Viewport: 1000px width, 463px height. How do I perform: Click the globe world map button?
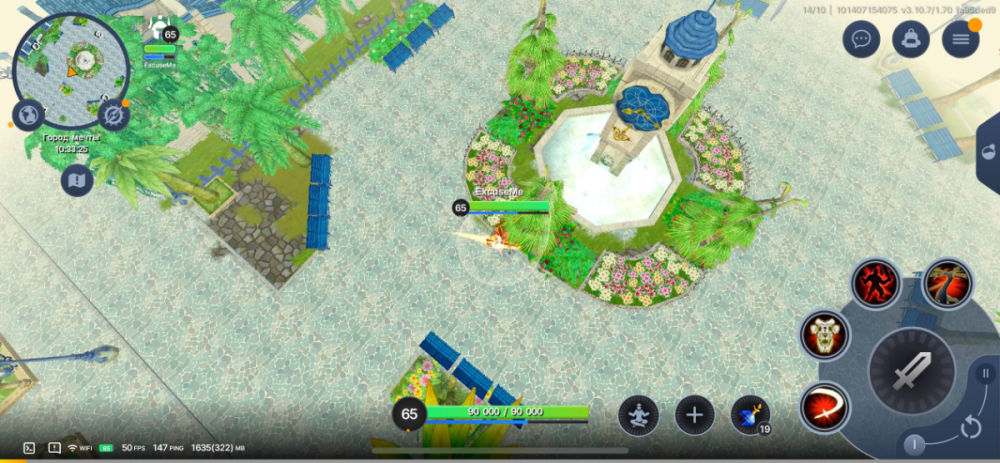(27, 114)
